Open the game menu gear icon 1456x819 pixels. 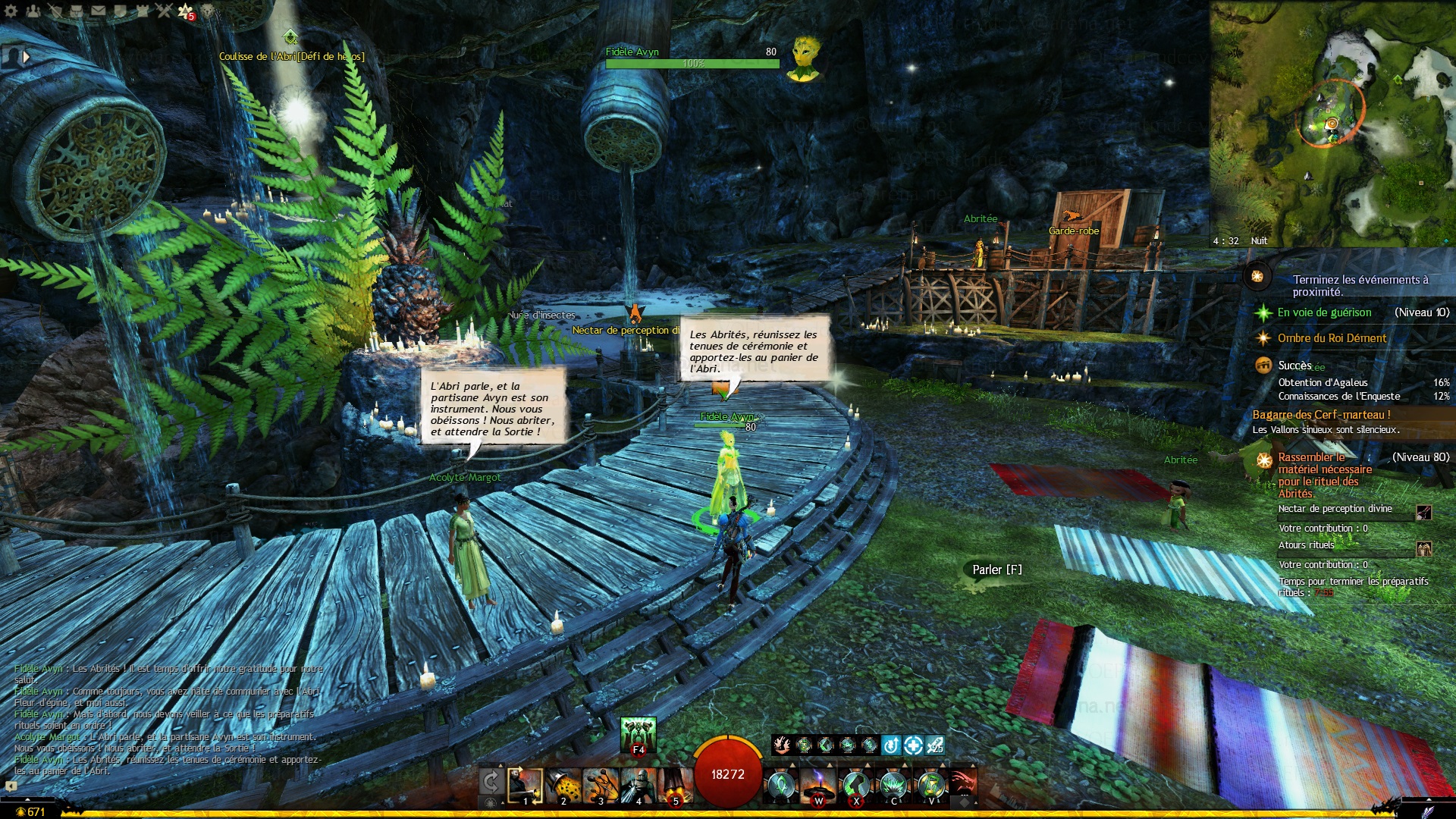point(11,11)
